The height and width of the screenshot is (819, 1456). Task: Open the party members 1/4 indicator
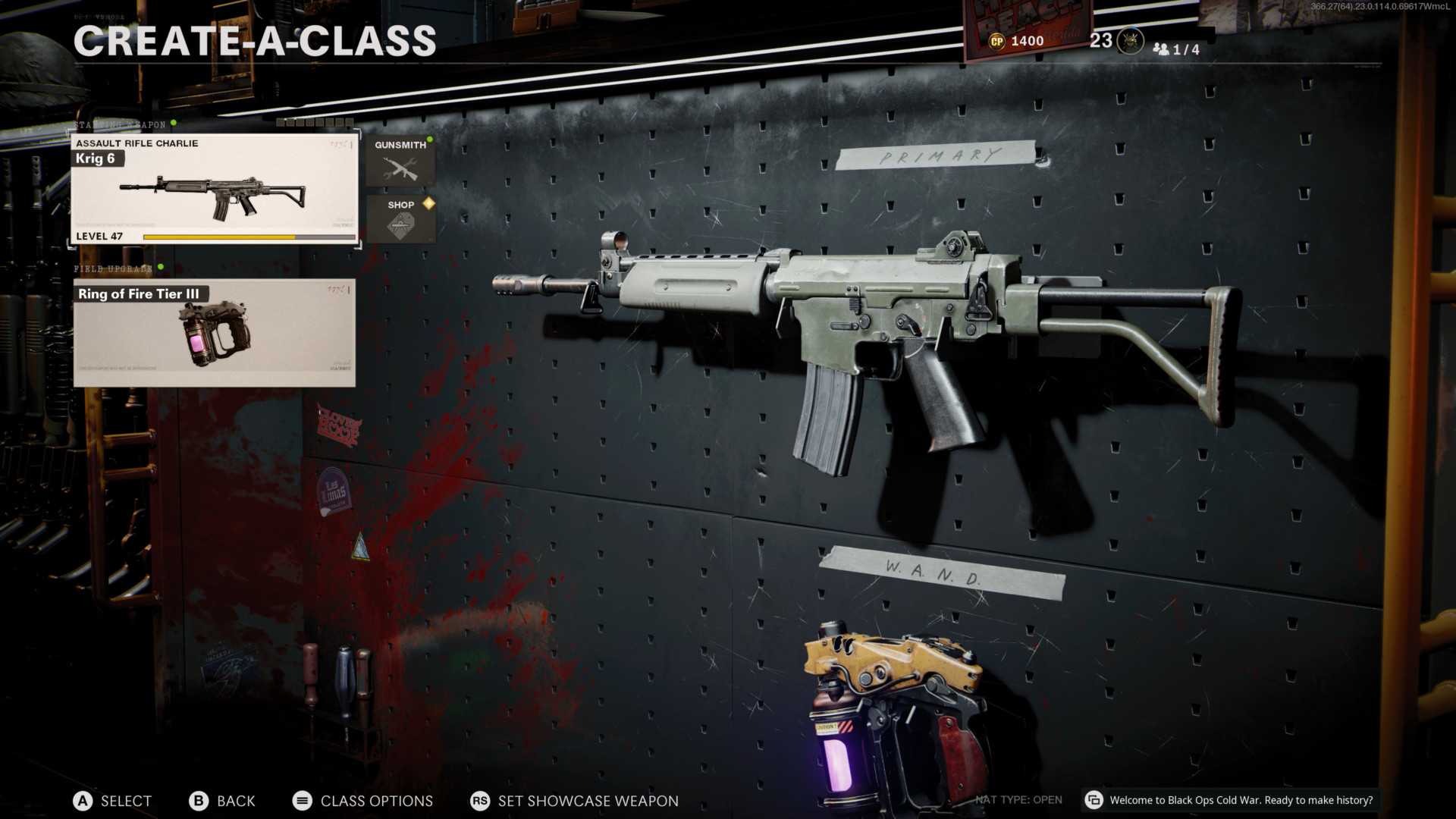click(1176, 49)
